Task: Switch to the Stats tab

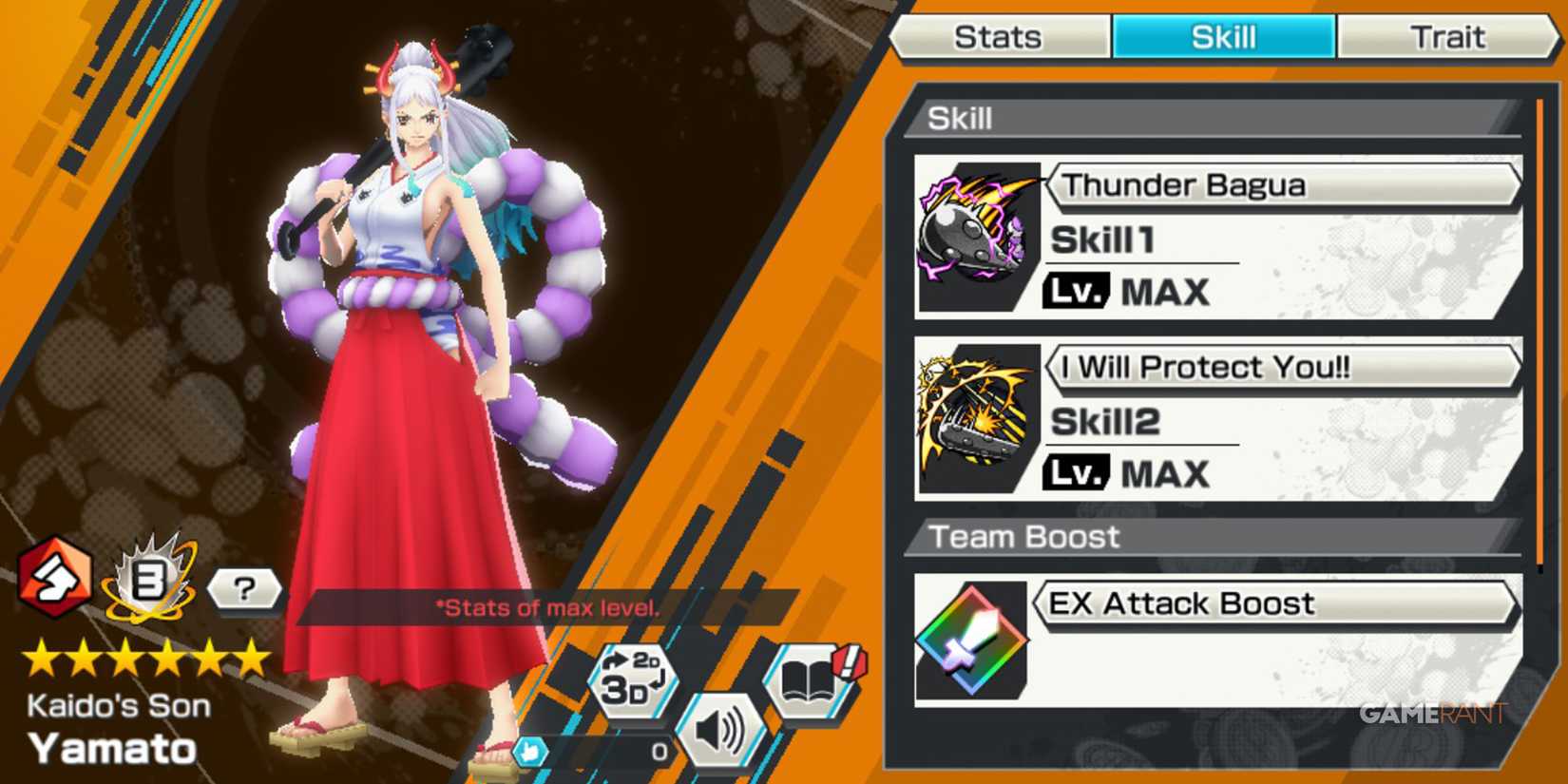Action: (x=1000, y=37)
